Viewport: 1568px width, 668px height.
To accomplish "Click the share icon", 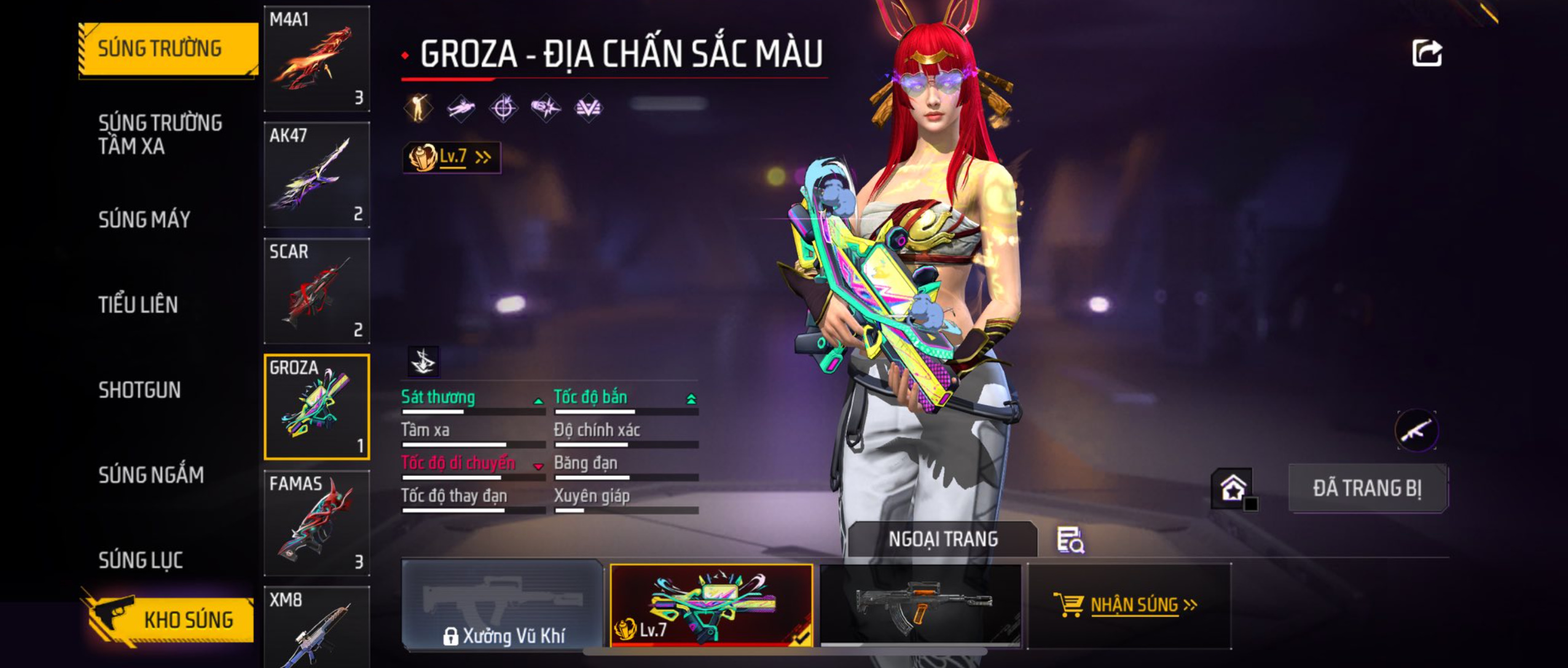I will (1427, 53).
